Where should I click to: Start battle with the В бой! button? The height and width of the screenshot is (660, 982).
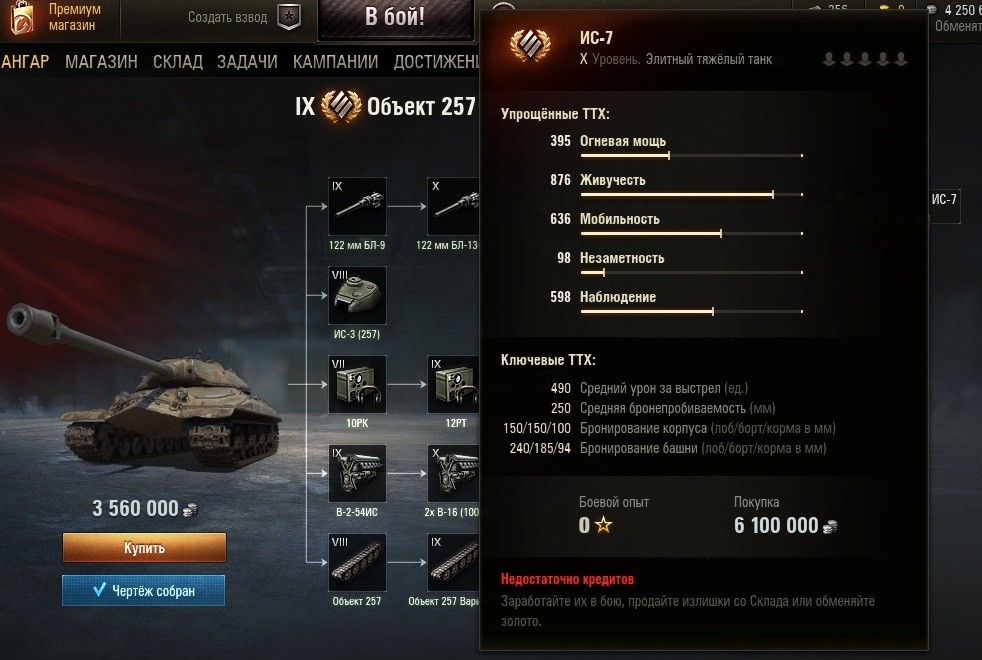point(395,17)
